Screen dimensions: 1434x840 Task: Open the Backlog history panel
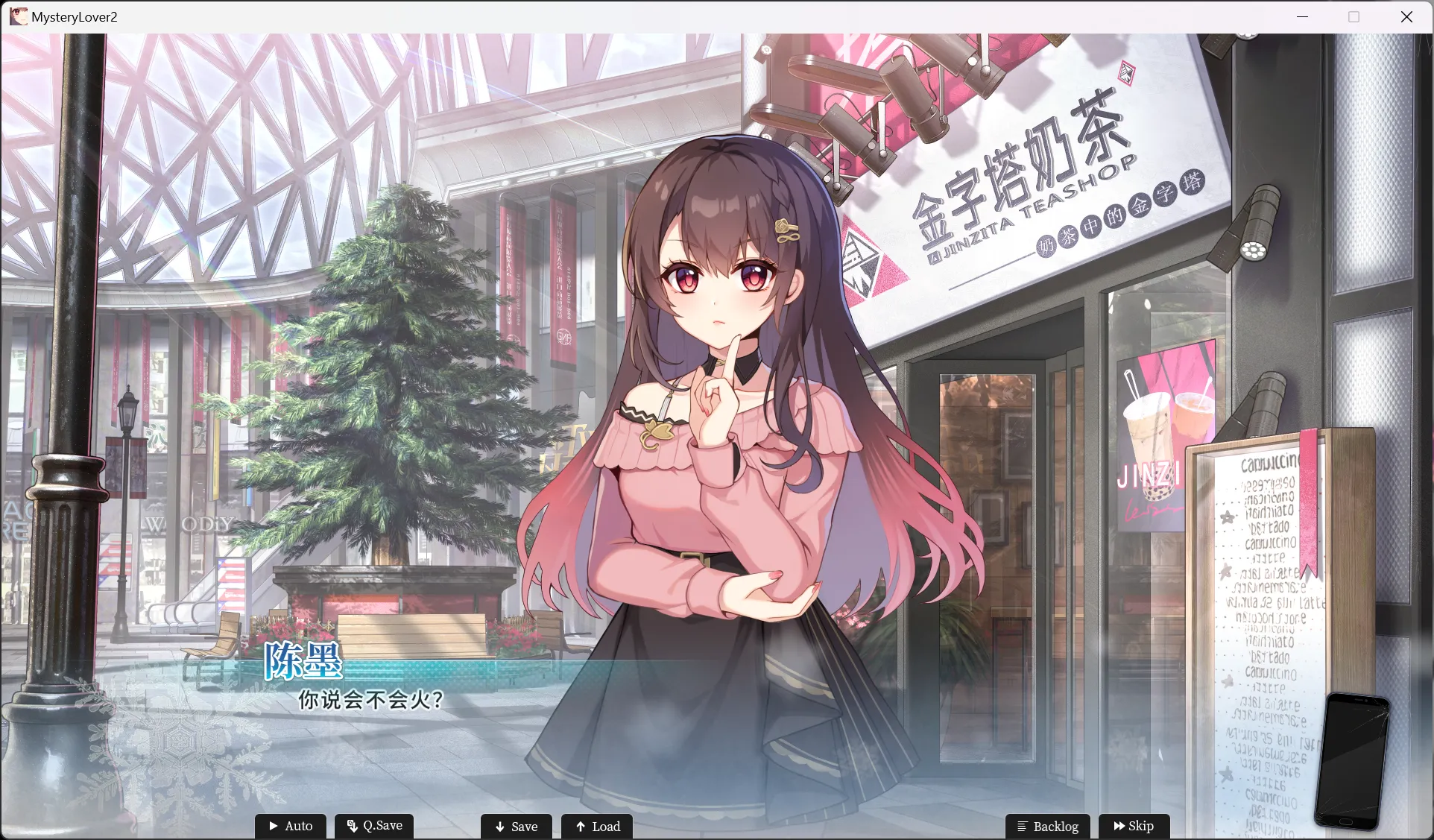(1047, 826)
